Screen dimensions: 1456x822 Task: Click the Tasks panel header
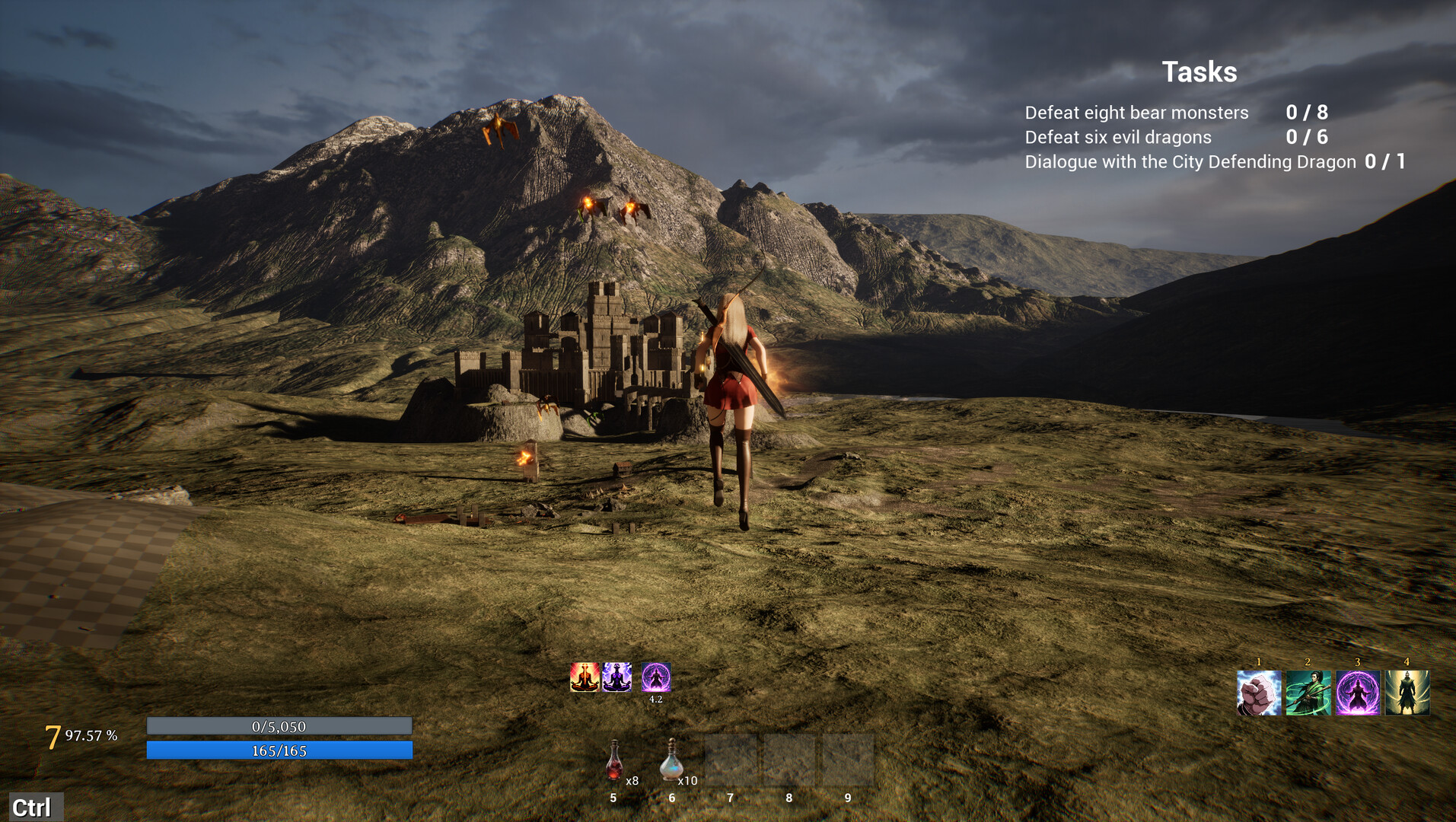point(1199,72)
